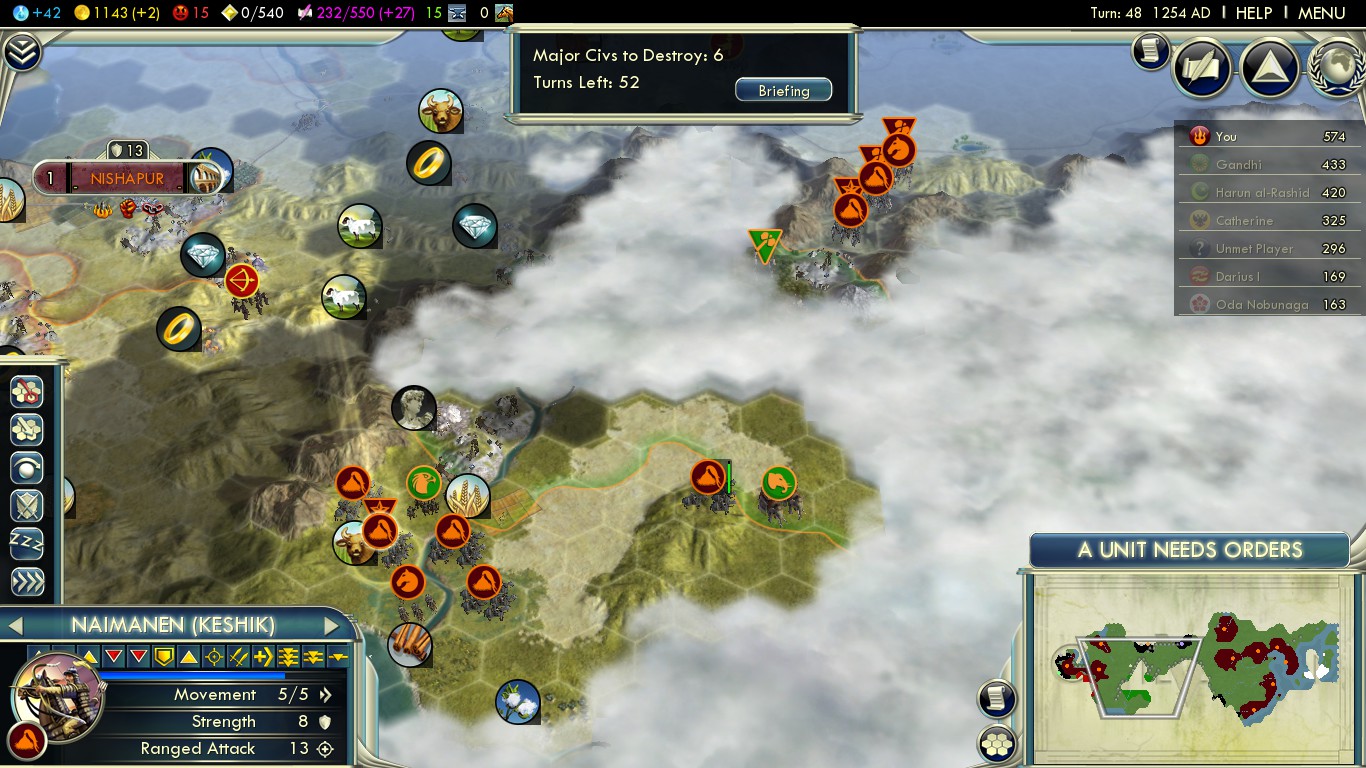The width and height of the screenshot is (1366, 768).
Task: Open the Nishapur city banner
Action: (x=127, y=179)
